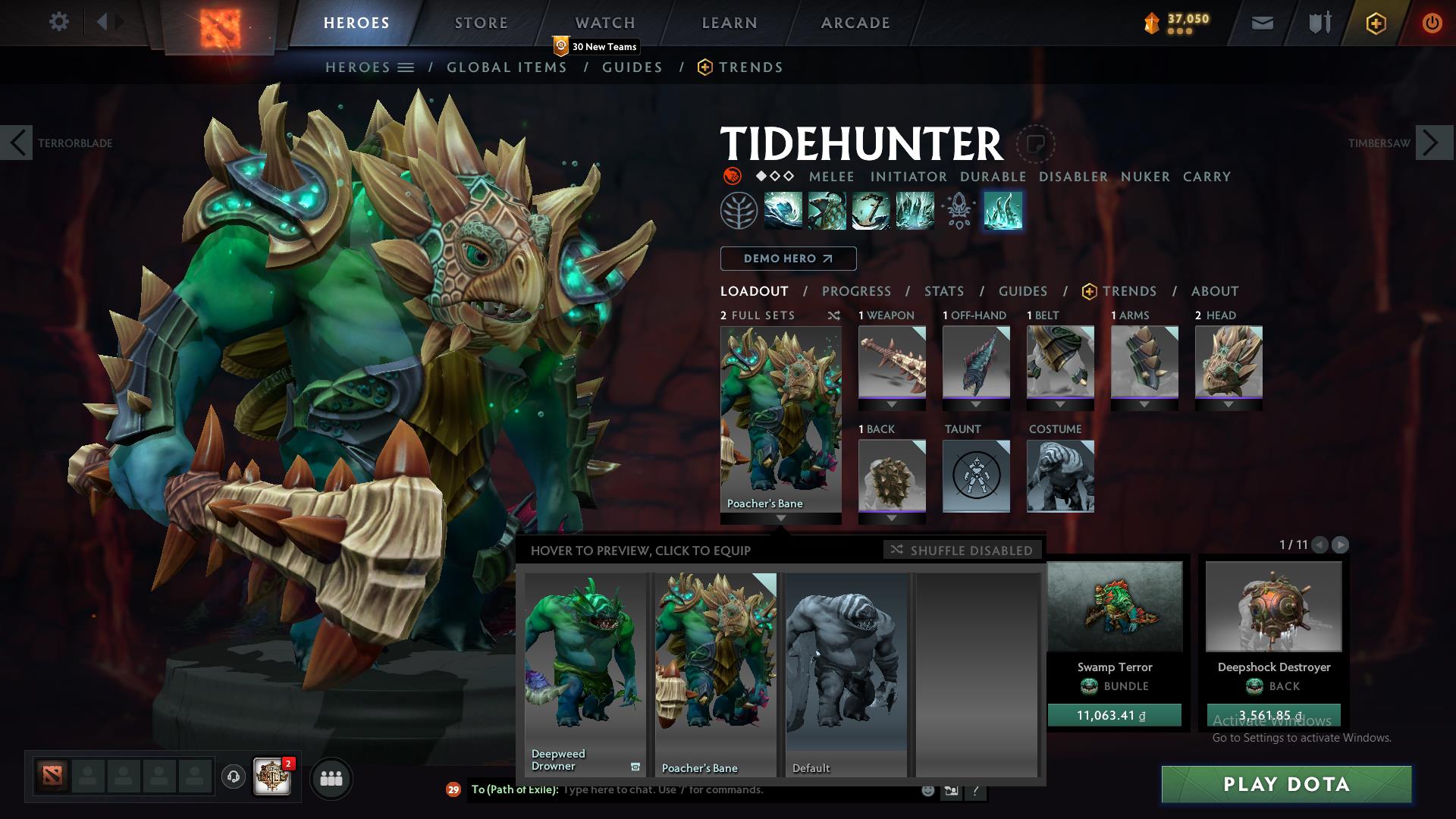Open the Store tab

pyautogui.click(x=481, y=23)
